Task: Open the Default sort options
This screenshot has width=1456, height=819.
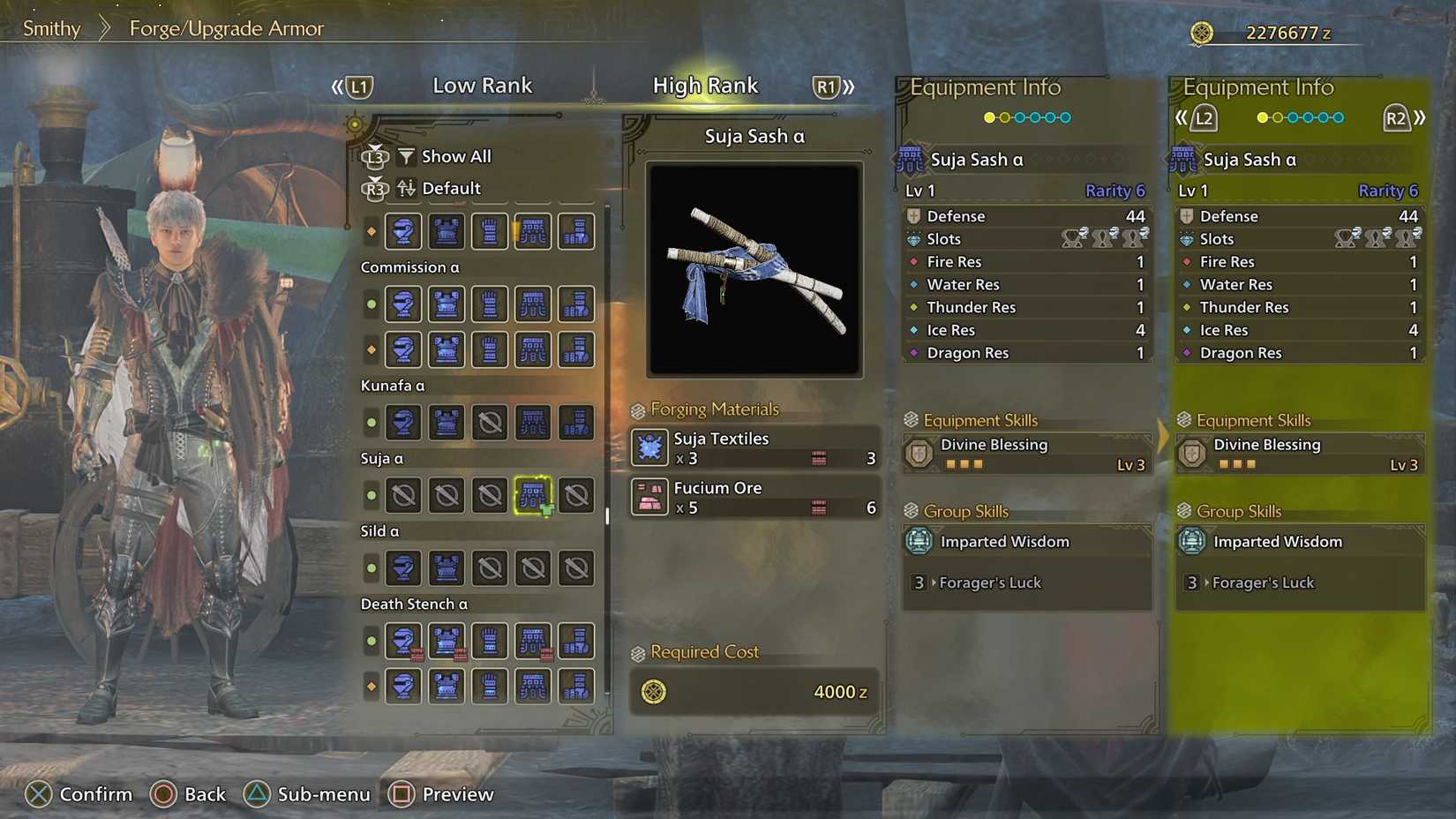Action: coord(452,188)
